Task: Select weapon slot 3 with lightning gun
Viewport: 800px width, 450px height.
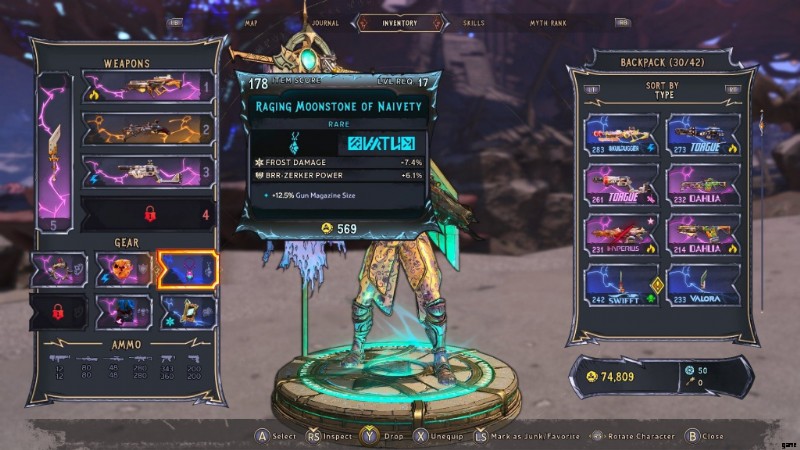Action: (146, 171)
